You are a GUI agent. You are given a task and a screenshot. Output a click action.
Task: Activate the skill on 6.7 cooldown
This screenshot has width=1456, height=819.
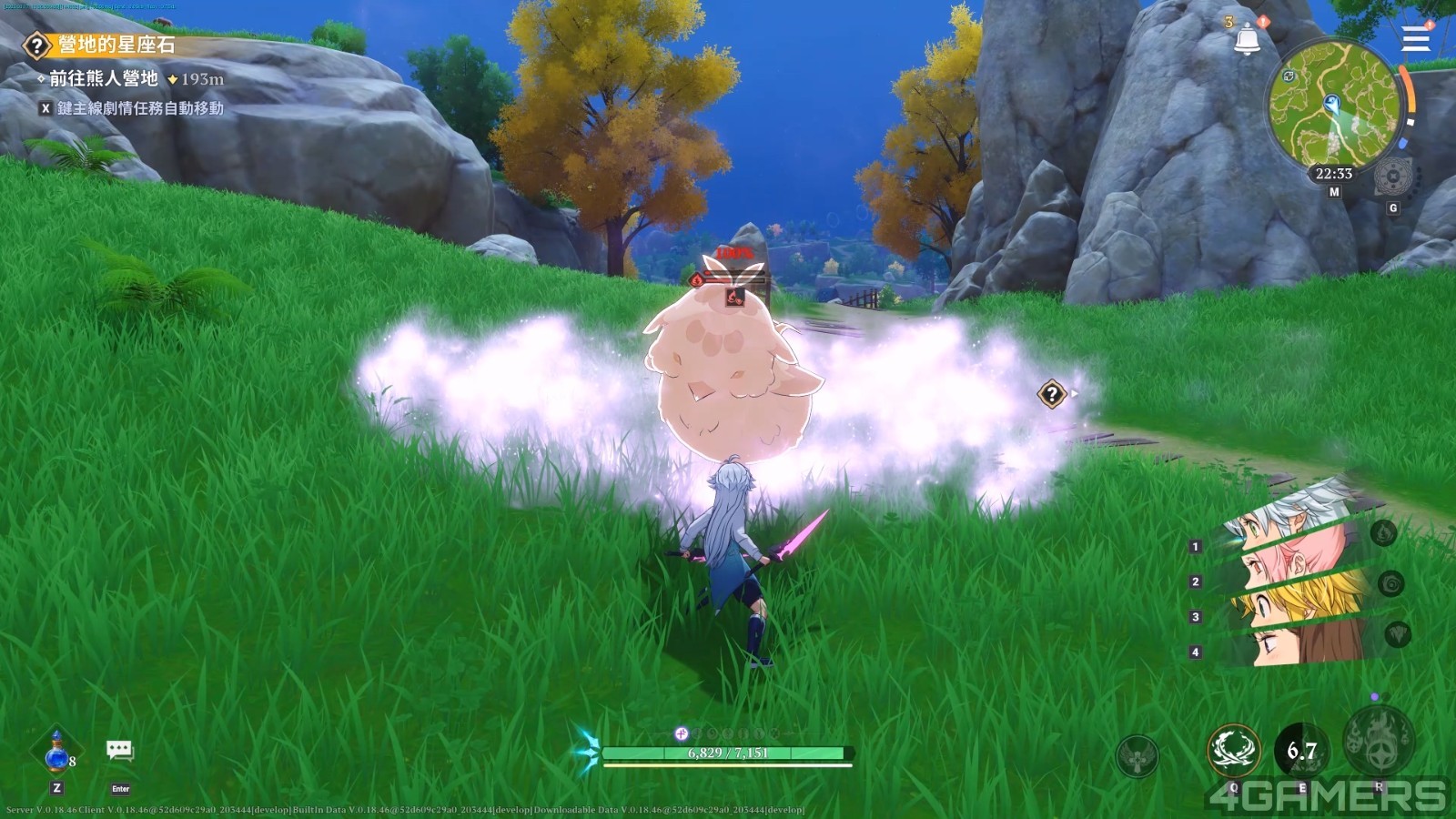pyautogui.click(x=1302, y=751)
